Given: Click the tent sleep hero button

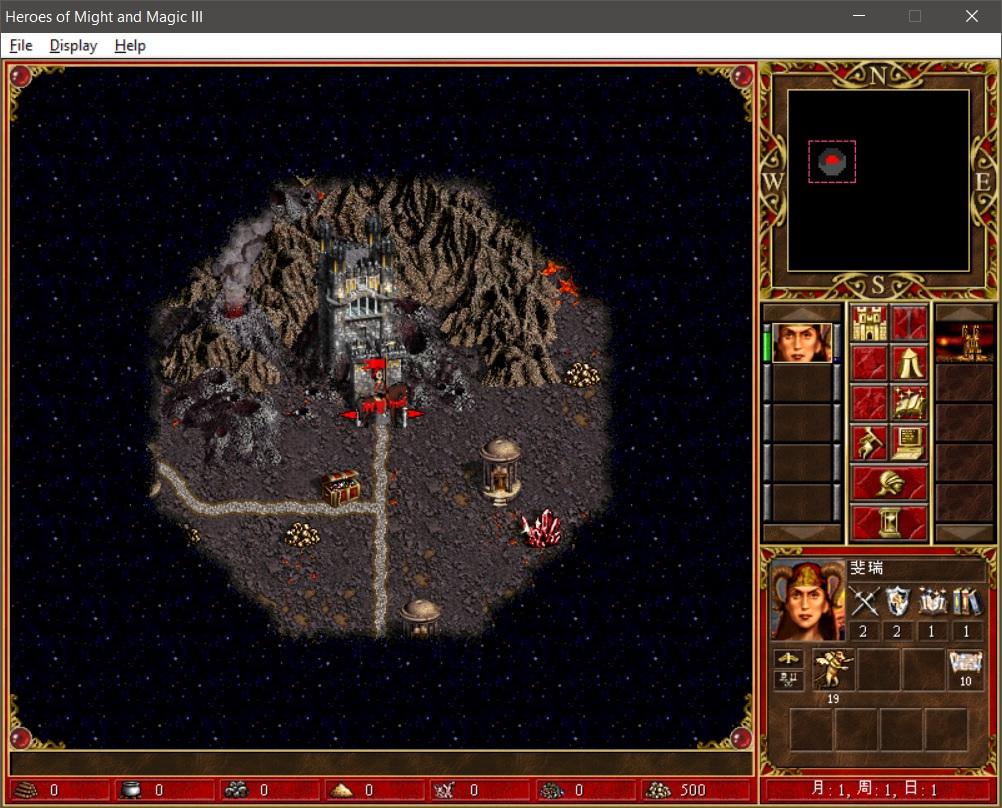Looking at the screenshot, I should pos(909,363).
